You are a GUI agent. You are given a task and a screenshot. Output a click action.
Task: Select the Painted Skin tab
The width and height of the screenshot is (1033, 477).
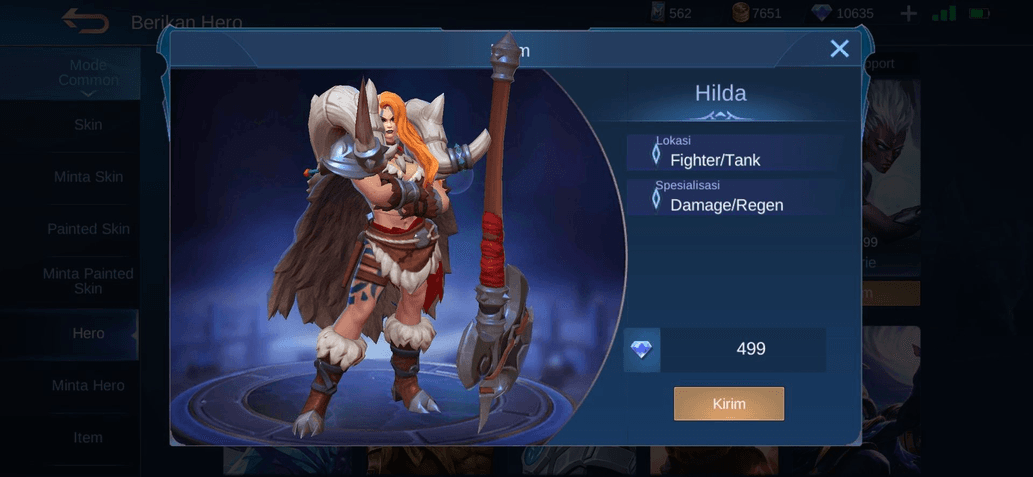click(x=88, y=229)
